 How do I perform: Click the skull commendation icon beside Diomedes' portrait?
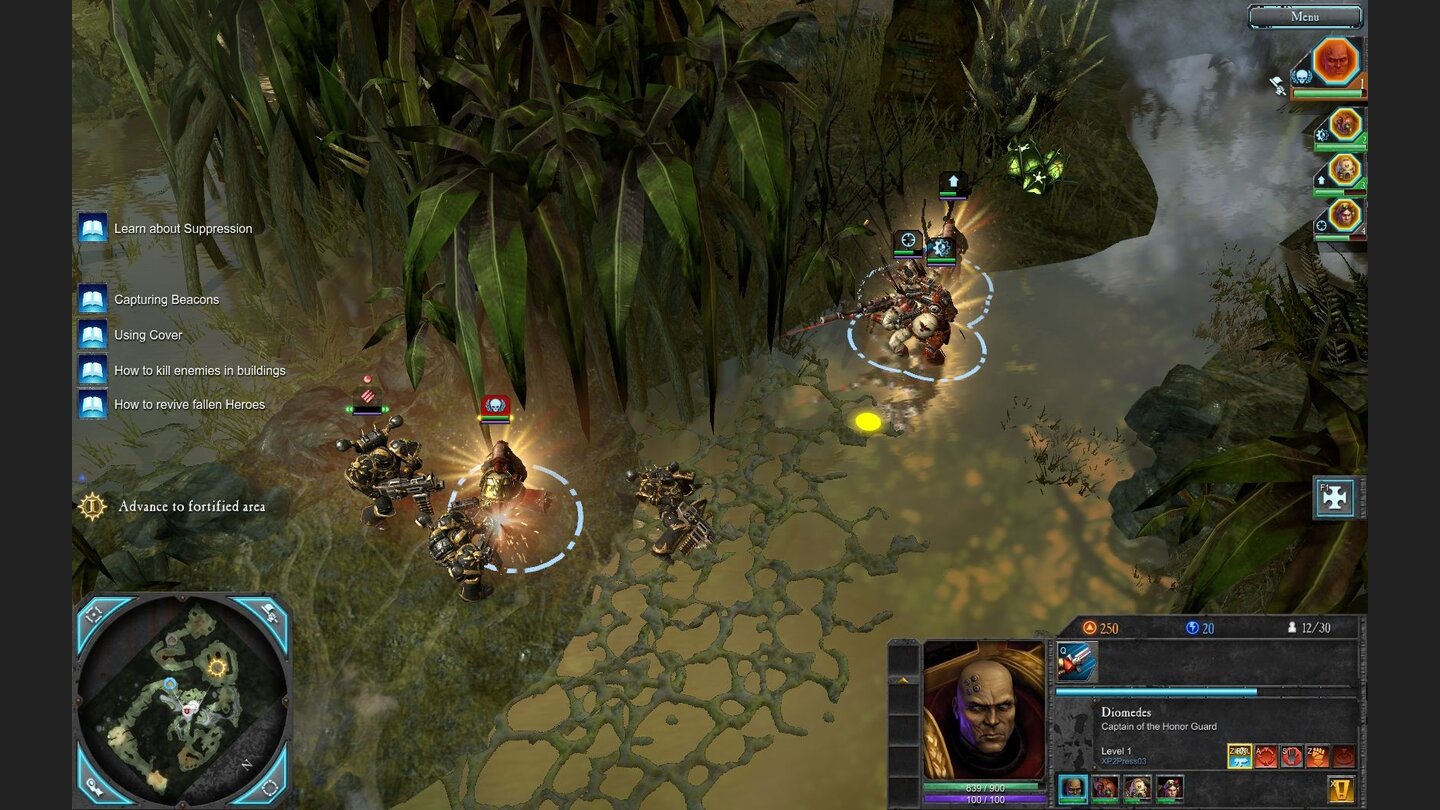pos(1301,75)
